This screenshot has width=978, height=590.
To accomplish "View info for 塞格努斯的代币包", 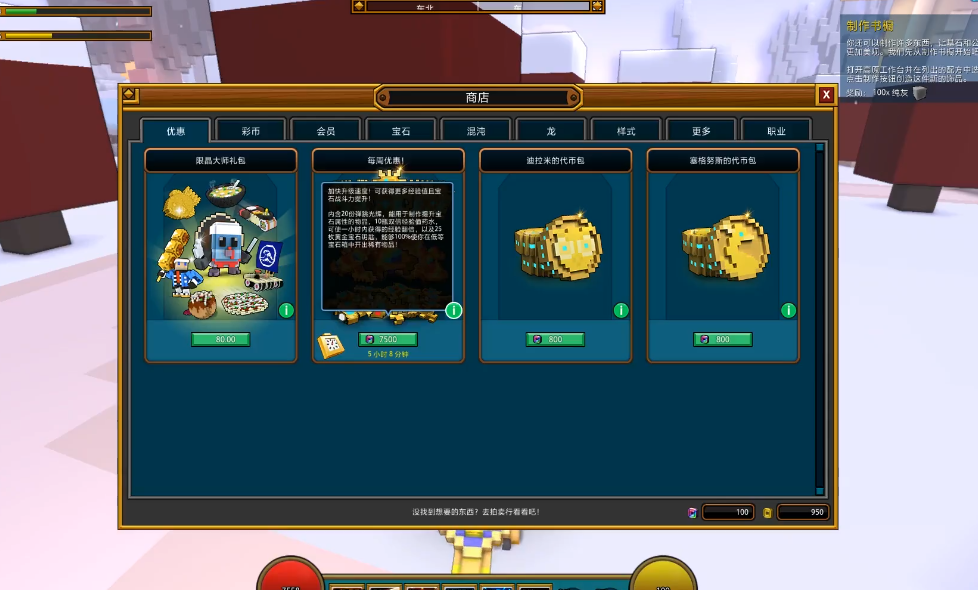I will click(788, 310).
